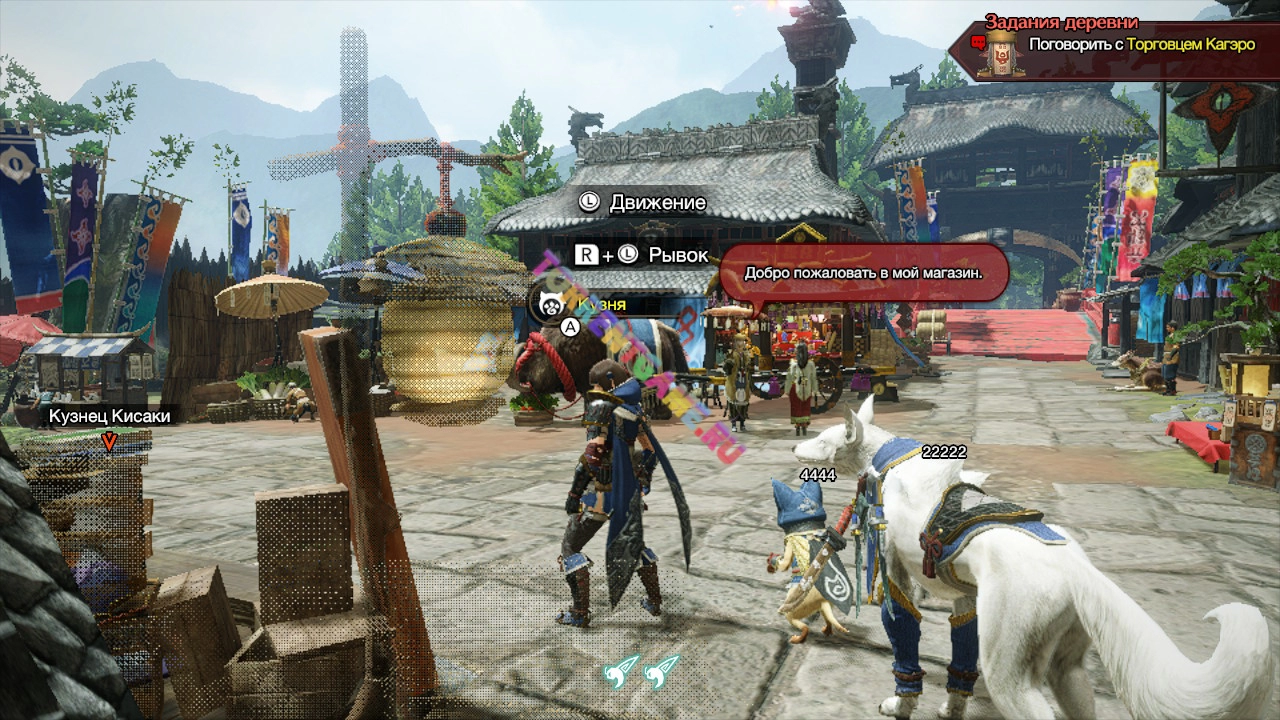1280x720 pixels.
Task: Click the Кузнец Кисаки name tag
Action: [110, 416]
